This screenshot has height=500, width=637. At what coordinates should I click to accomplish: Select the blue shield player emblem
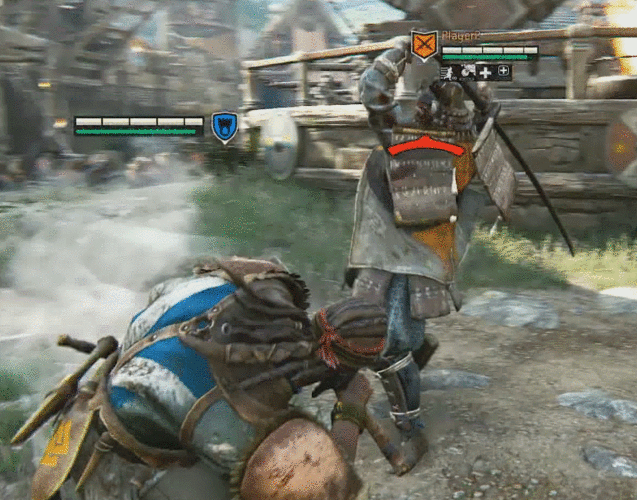[x=224, y=127]
